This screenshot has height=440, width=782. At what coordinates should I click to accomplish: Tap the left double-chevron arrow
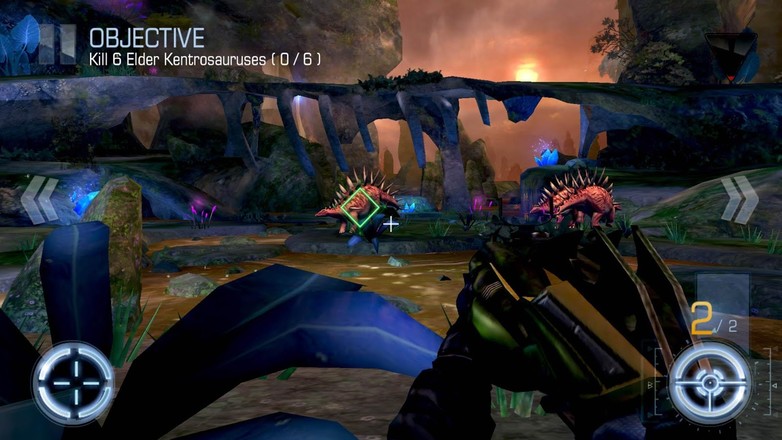pyautogui.click(x=40, y=200)
